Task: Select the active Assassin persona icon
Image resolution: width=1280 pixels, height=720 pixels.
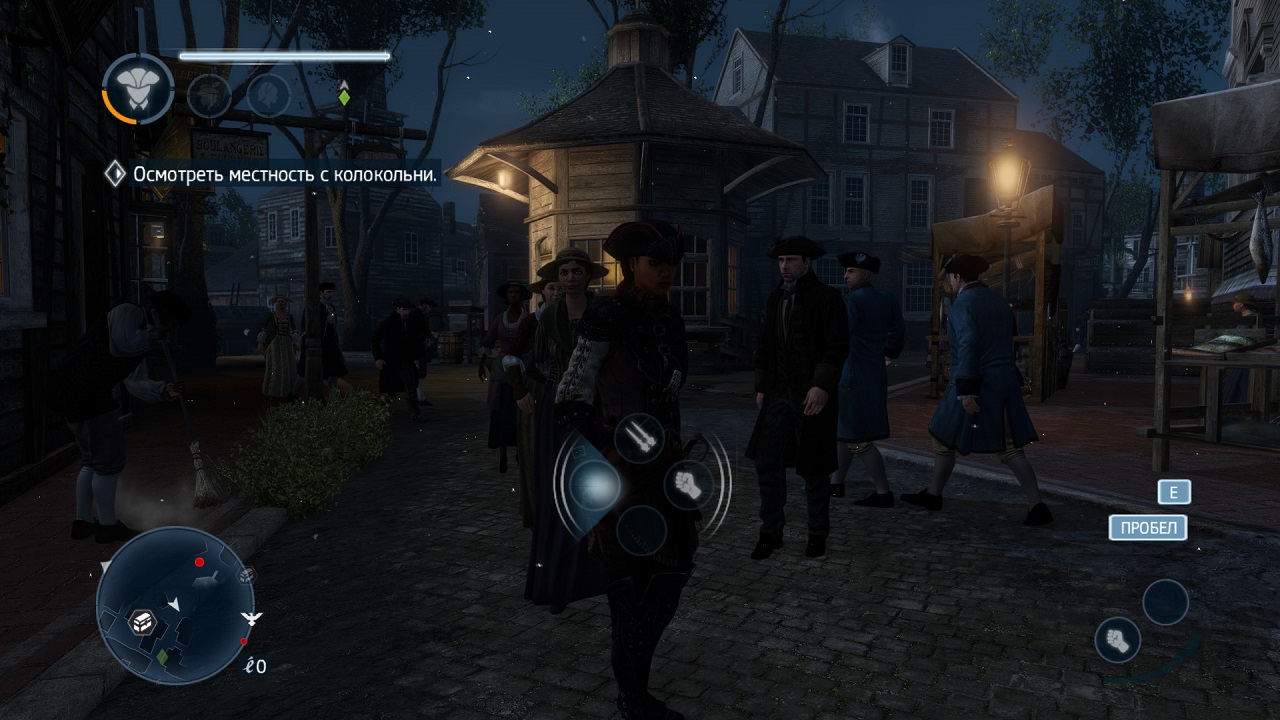Action: coord(138,89)
